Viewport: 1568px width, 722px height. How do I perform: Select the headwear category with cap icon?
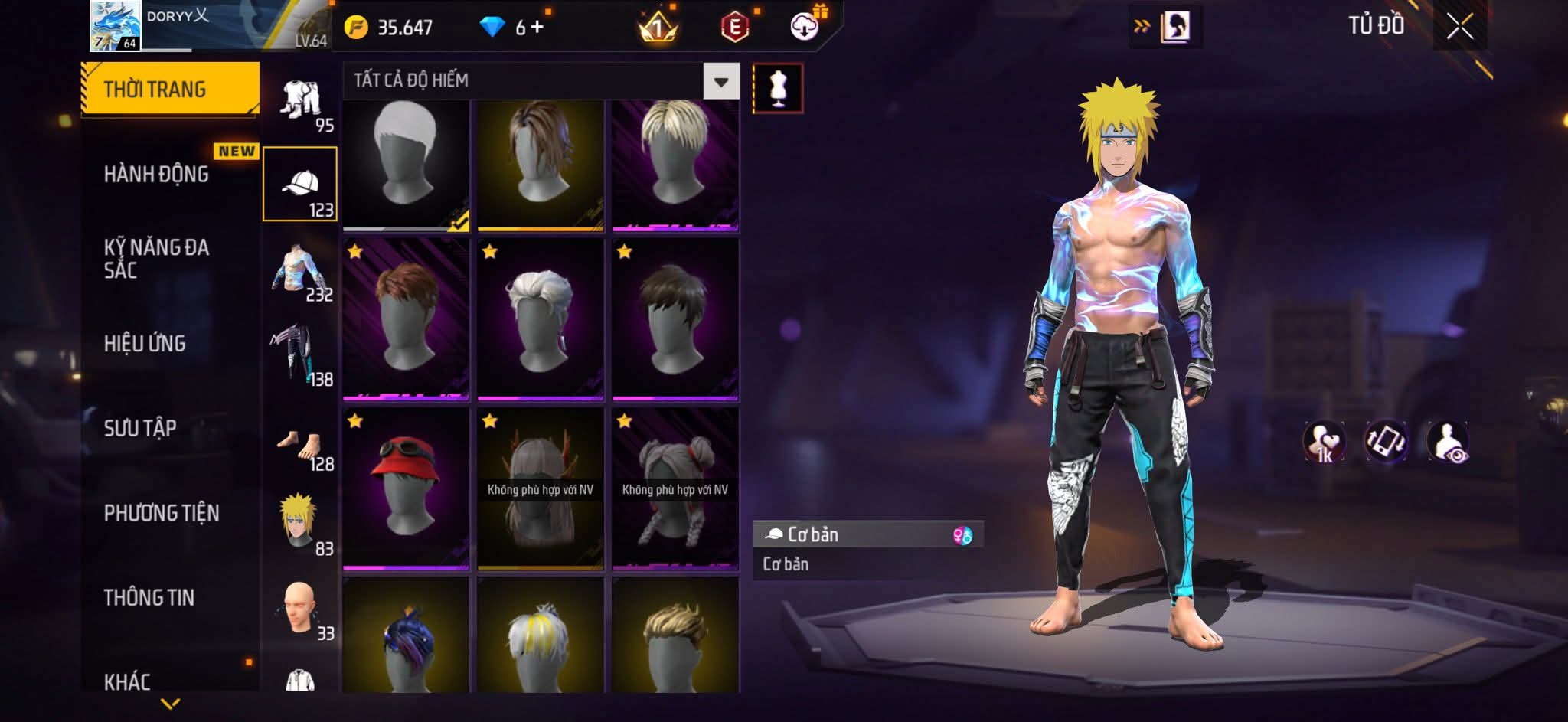click(300, 184)
